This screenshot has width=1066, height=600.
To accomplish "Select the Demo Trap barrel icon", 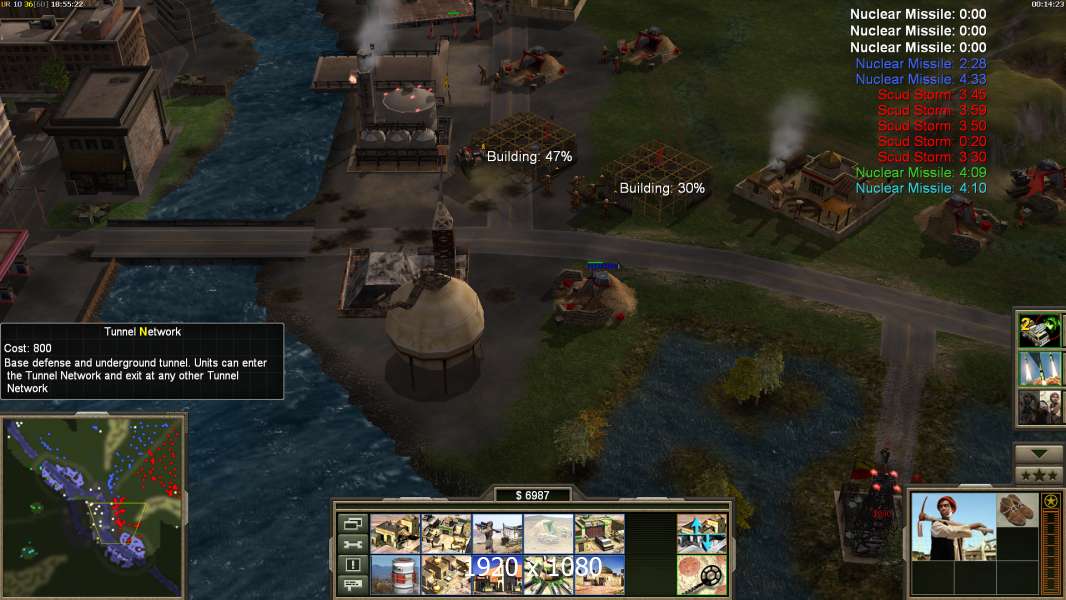I will click(395, 575).
